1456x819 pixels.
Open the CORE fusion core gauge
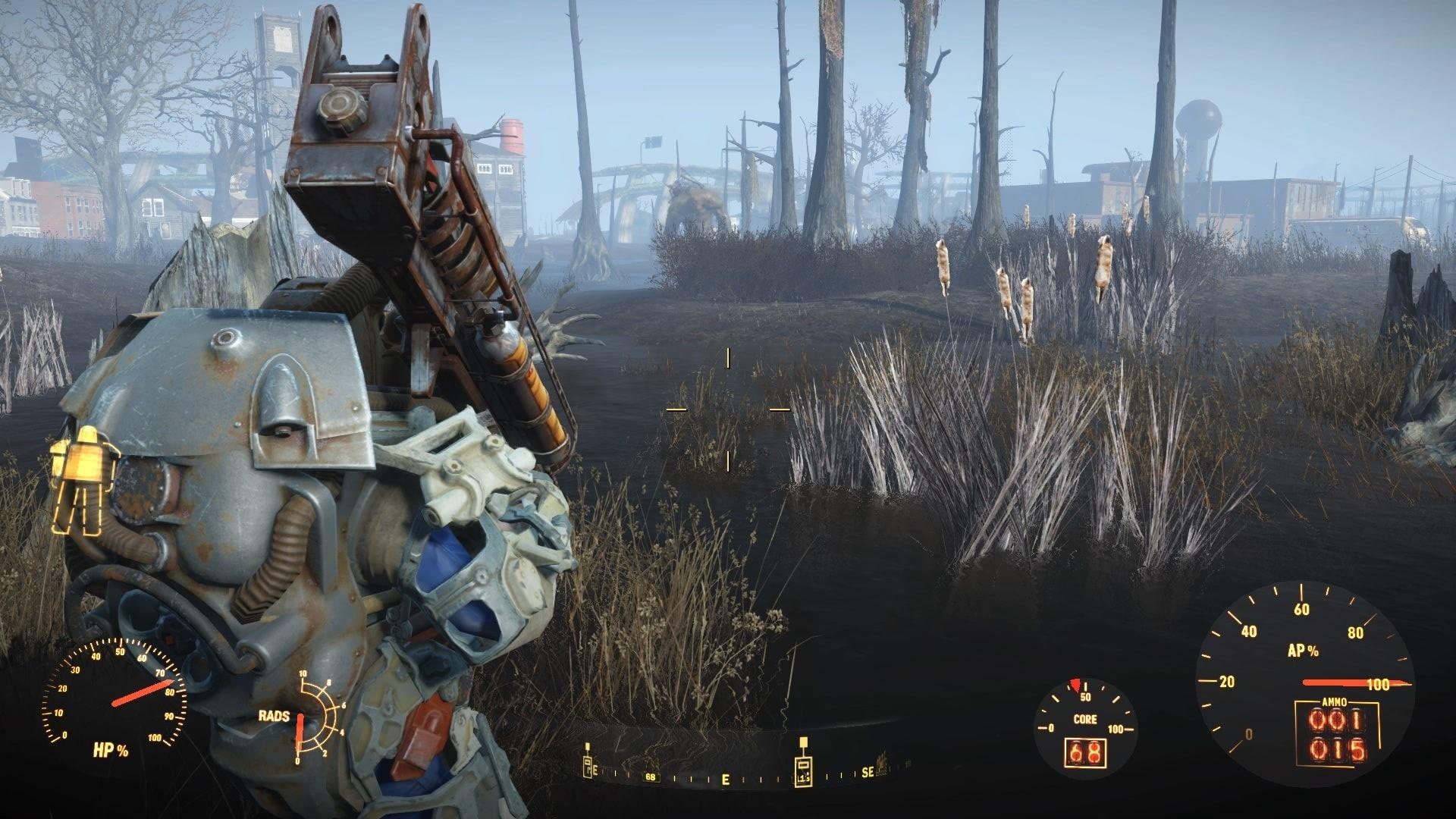point(1086,718)
